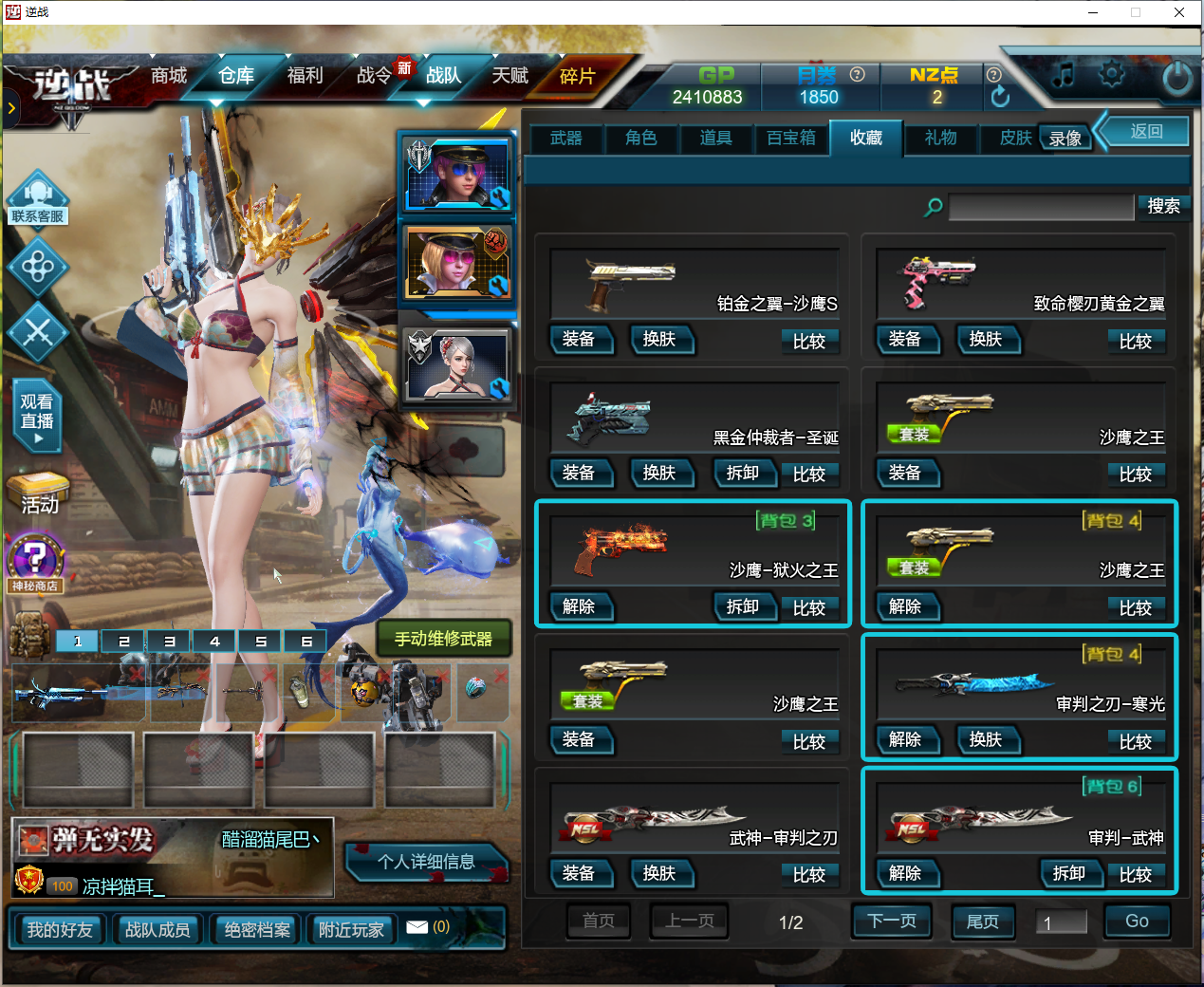Go to 下一页 next page
1204x987 pixels.
[891, 922]
